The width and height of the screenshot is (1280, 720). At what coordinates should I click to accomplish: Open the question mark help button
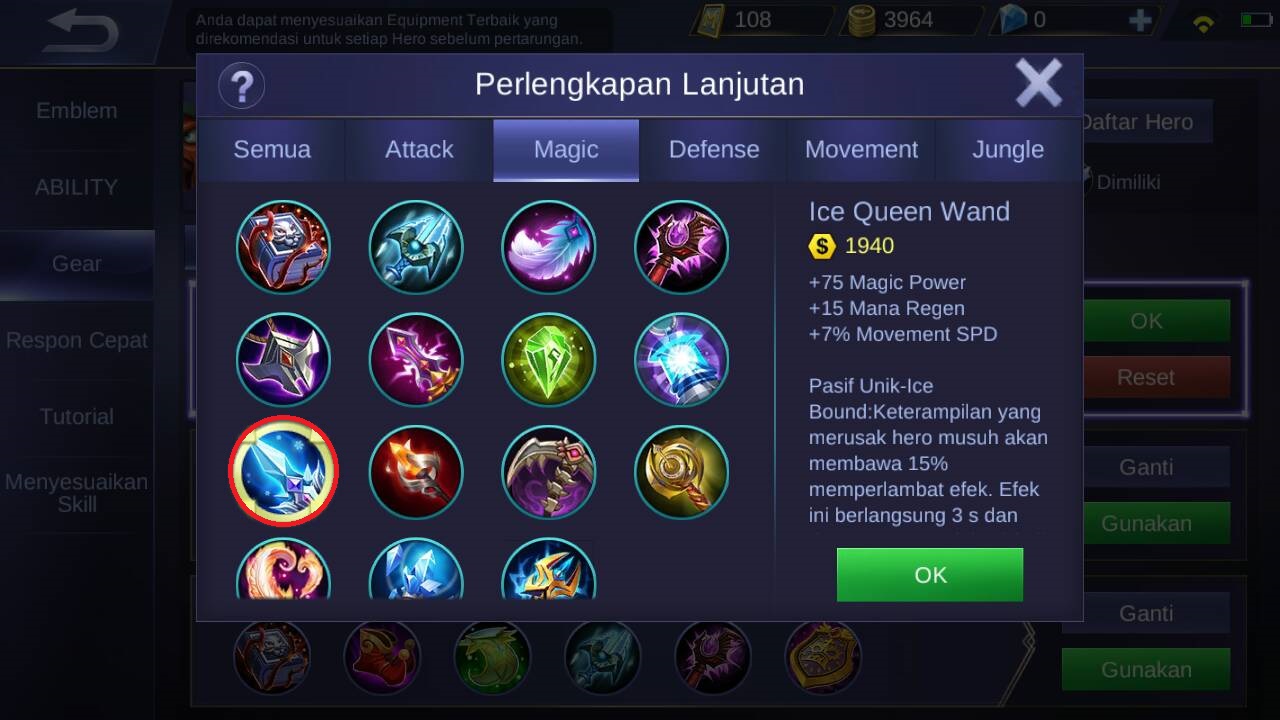[241, 85]
